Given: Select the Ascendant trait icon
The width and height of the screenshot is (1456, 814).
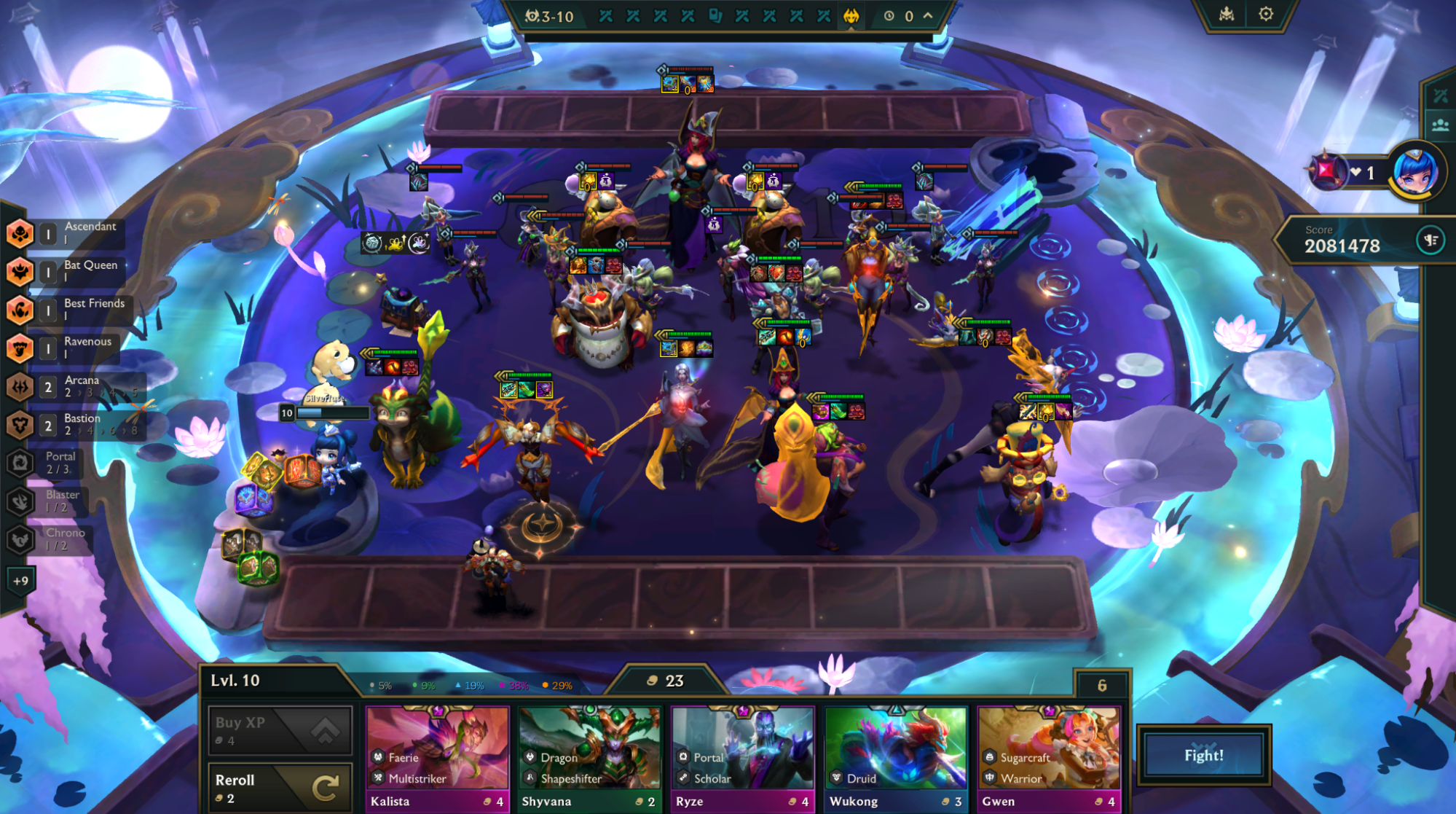Looking at the screenshot, I should pos(20,233).
